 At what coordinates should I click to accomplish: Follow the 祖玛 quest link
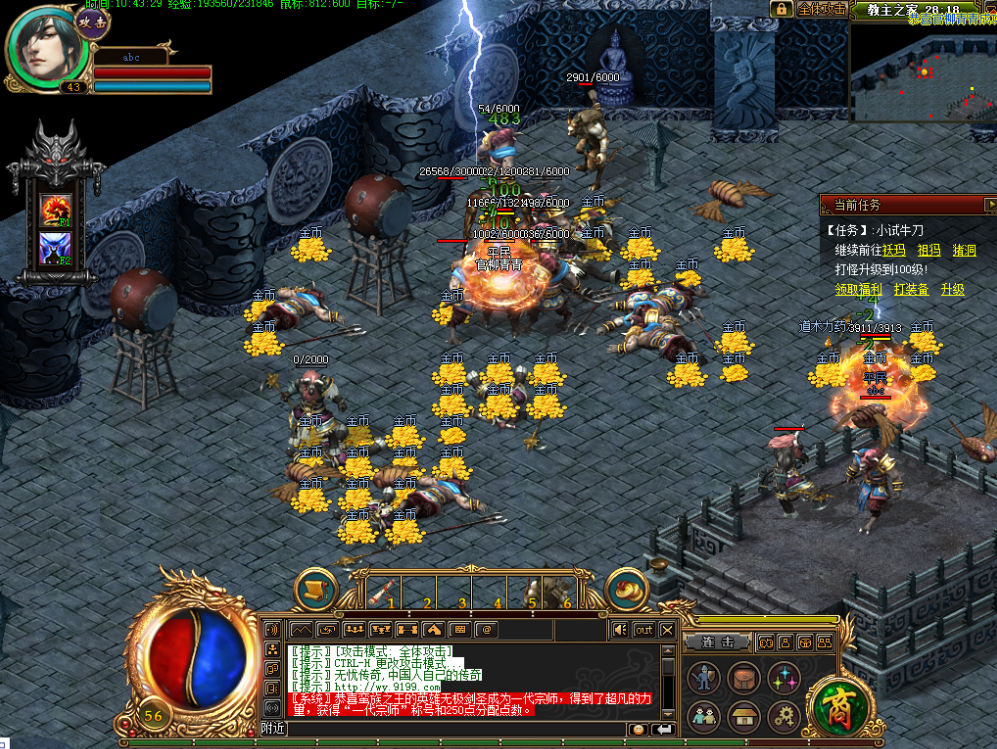pos(929,250)
